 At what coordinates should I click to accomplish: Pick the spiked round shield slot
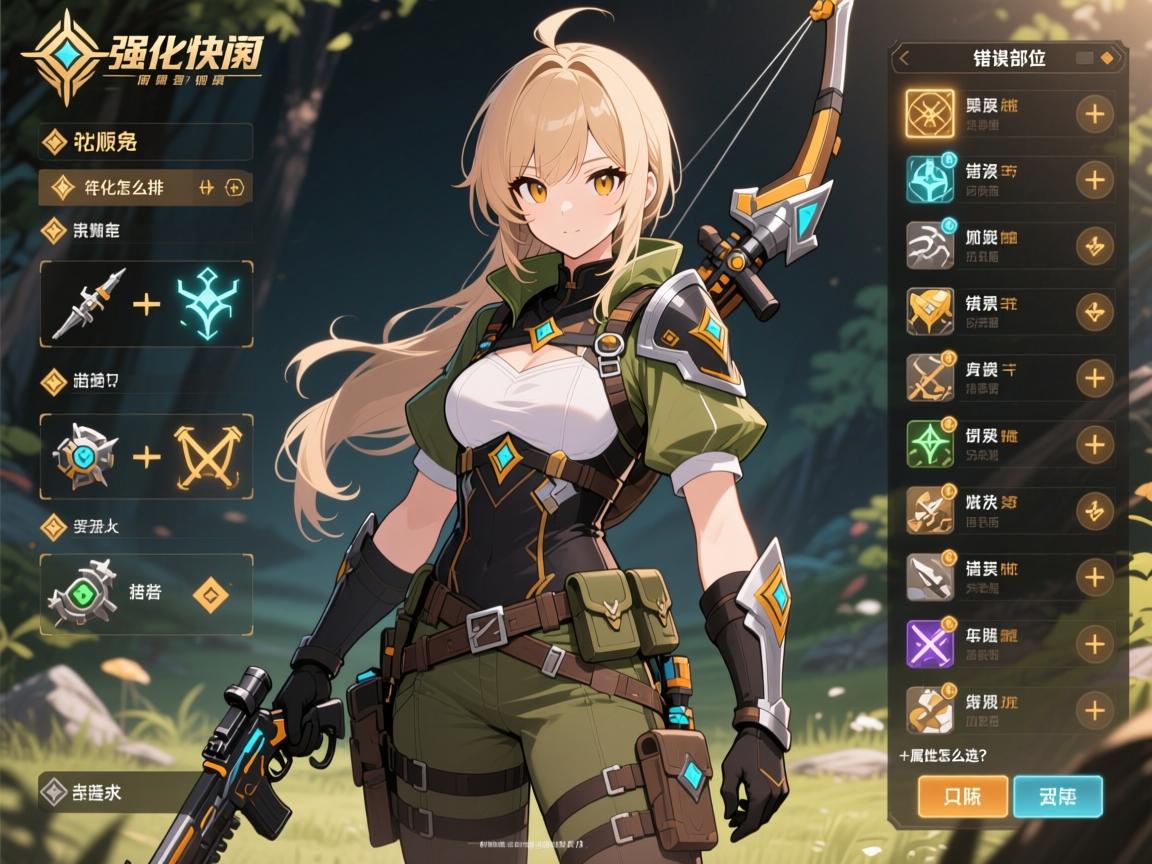[x=88, y=457]
